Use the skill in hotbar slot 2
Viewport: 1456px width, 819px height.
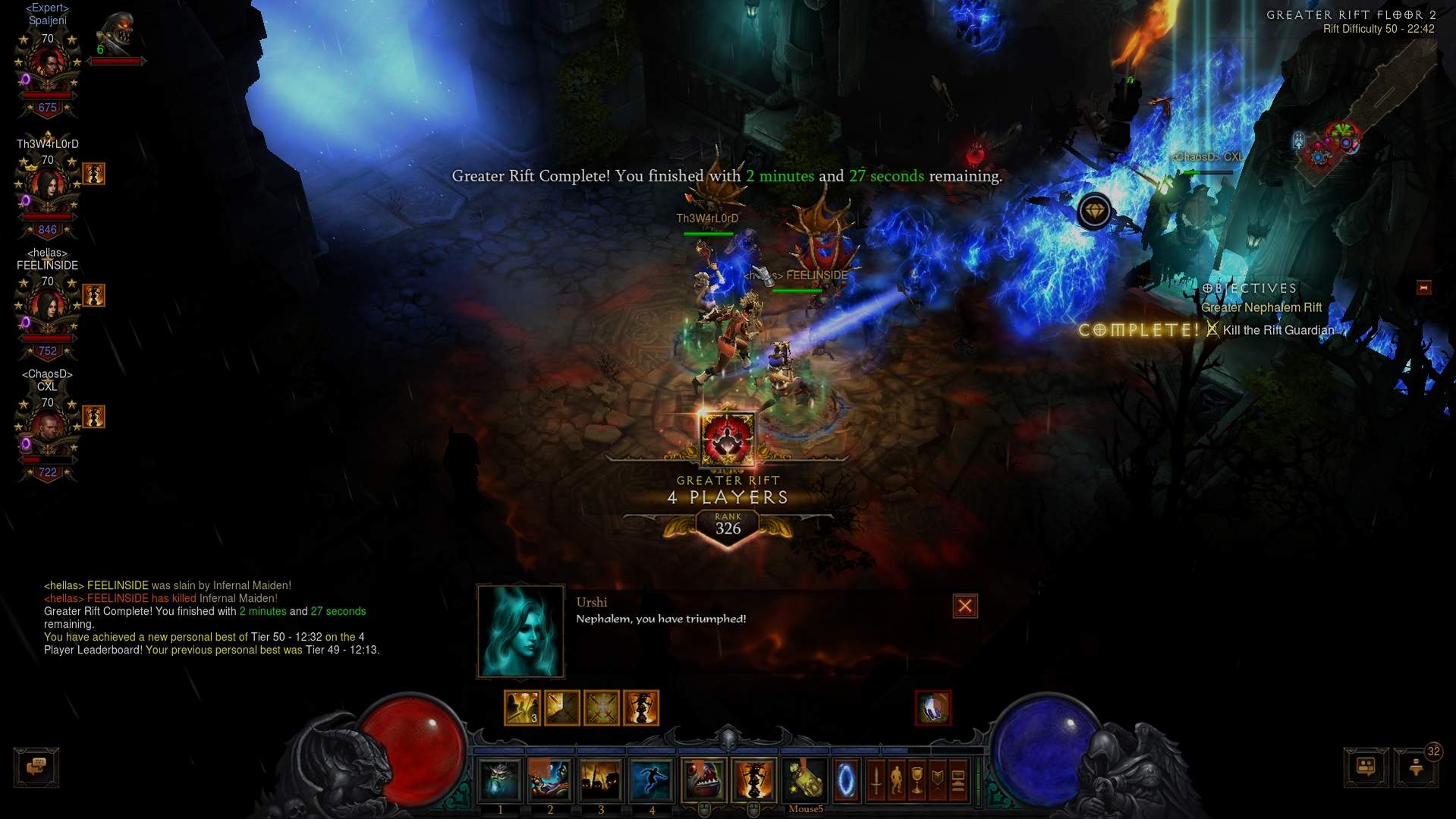550,780
